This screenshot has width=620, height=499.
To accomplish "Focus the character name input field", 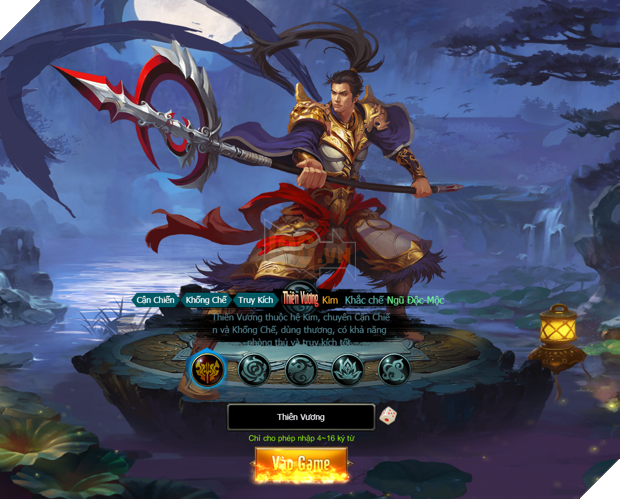I will click(x=300, y=416).
